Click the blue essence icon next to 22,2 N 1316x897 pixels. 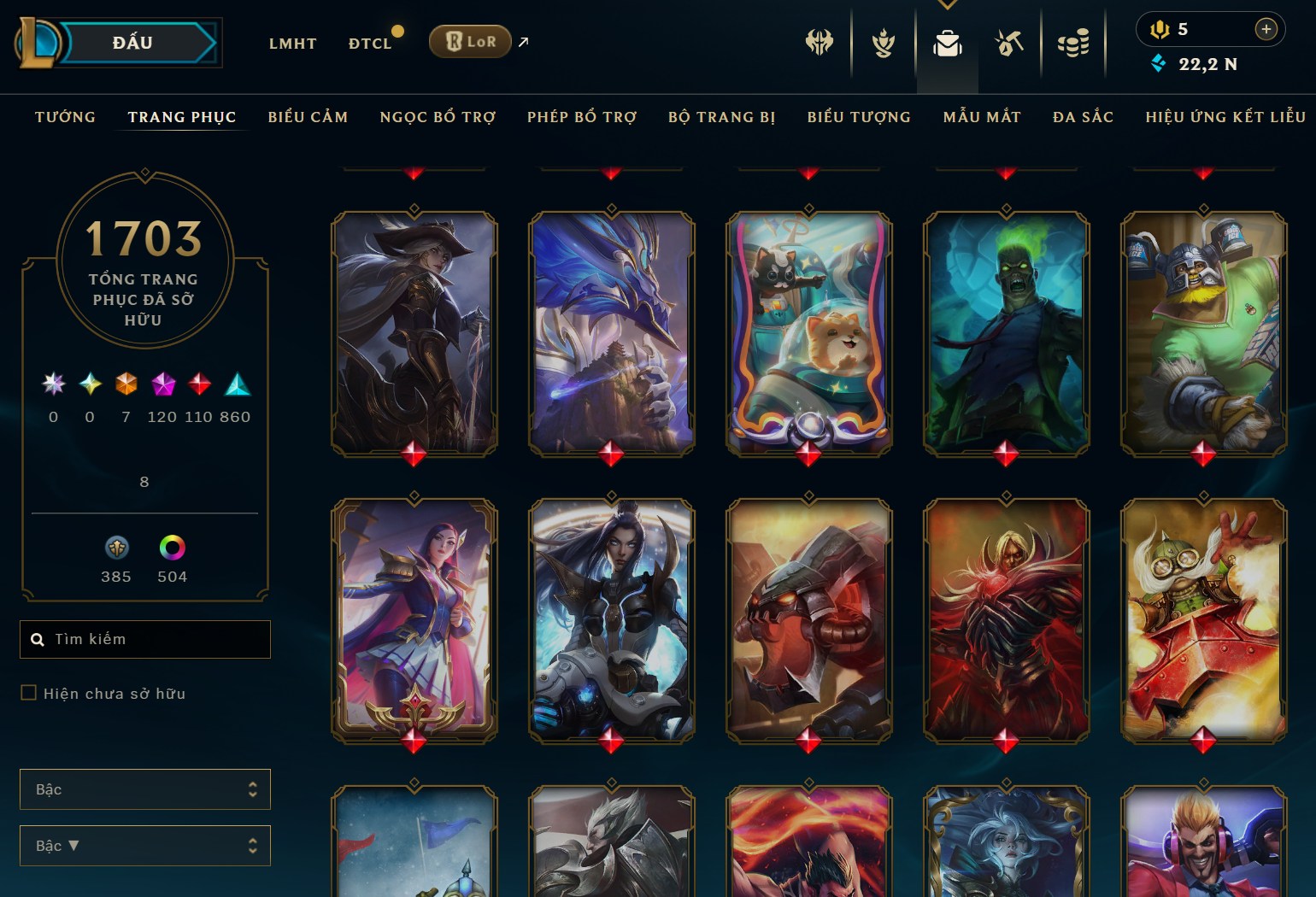tap(1160, 63)
